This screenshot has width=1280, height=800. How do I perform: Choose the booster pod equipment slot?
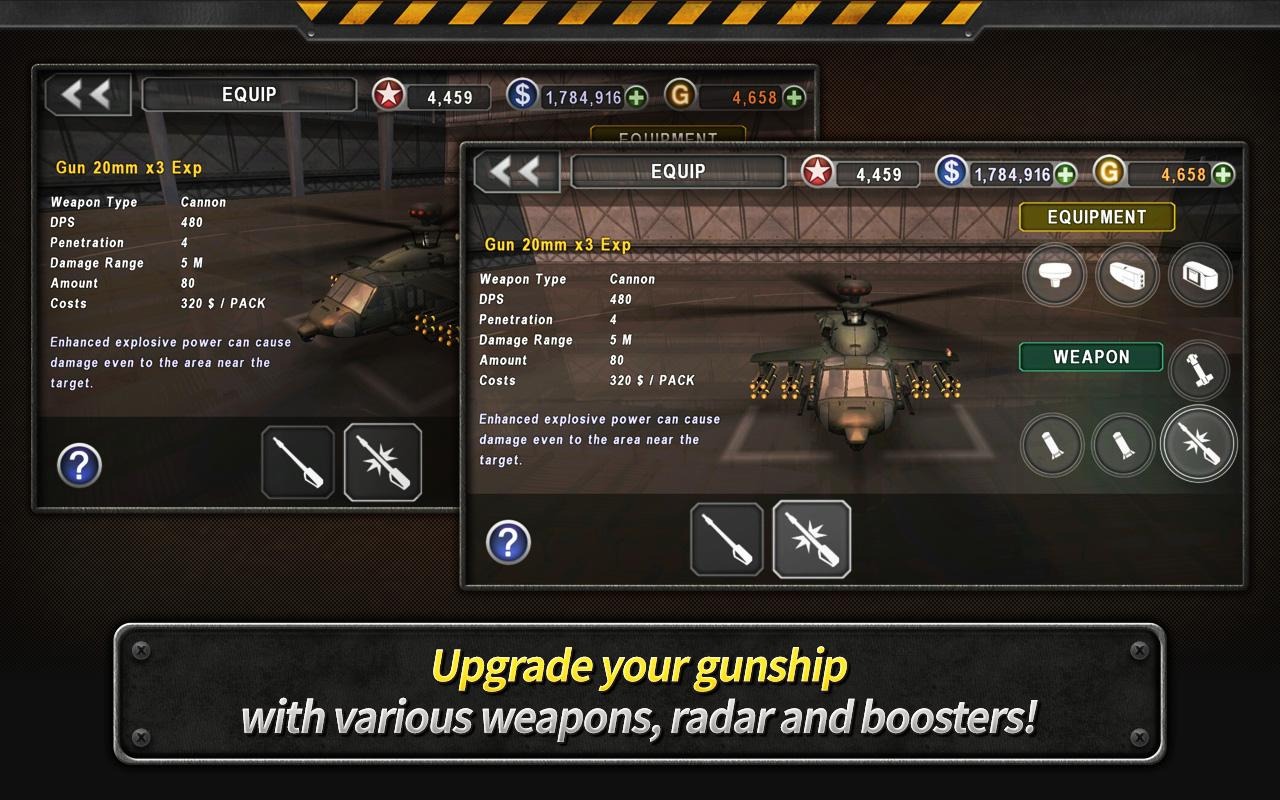[1127, 274]
